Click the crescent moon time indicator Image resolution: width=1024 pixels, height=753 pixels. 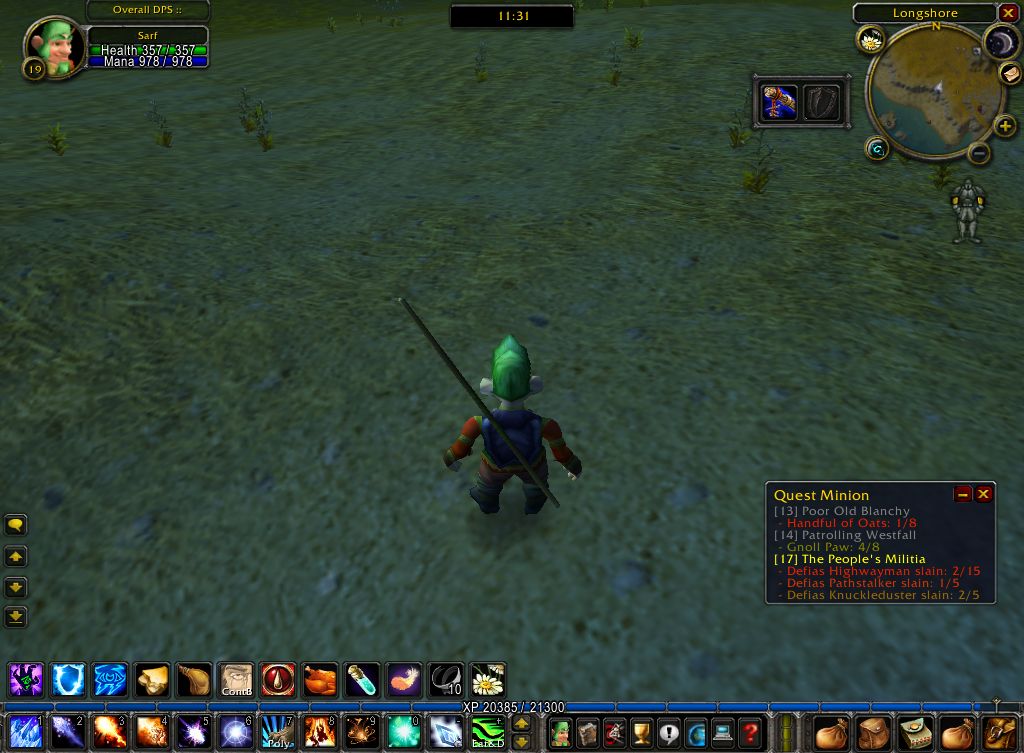(x=999, y=41)
